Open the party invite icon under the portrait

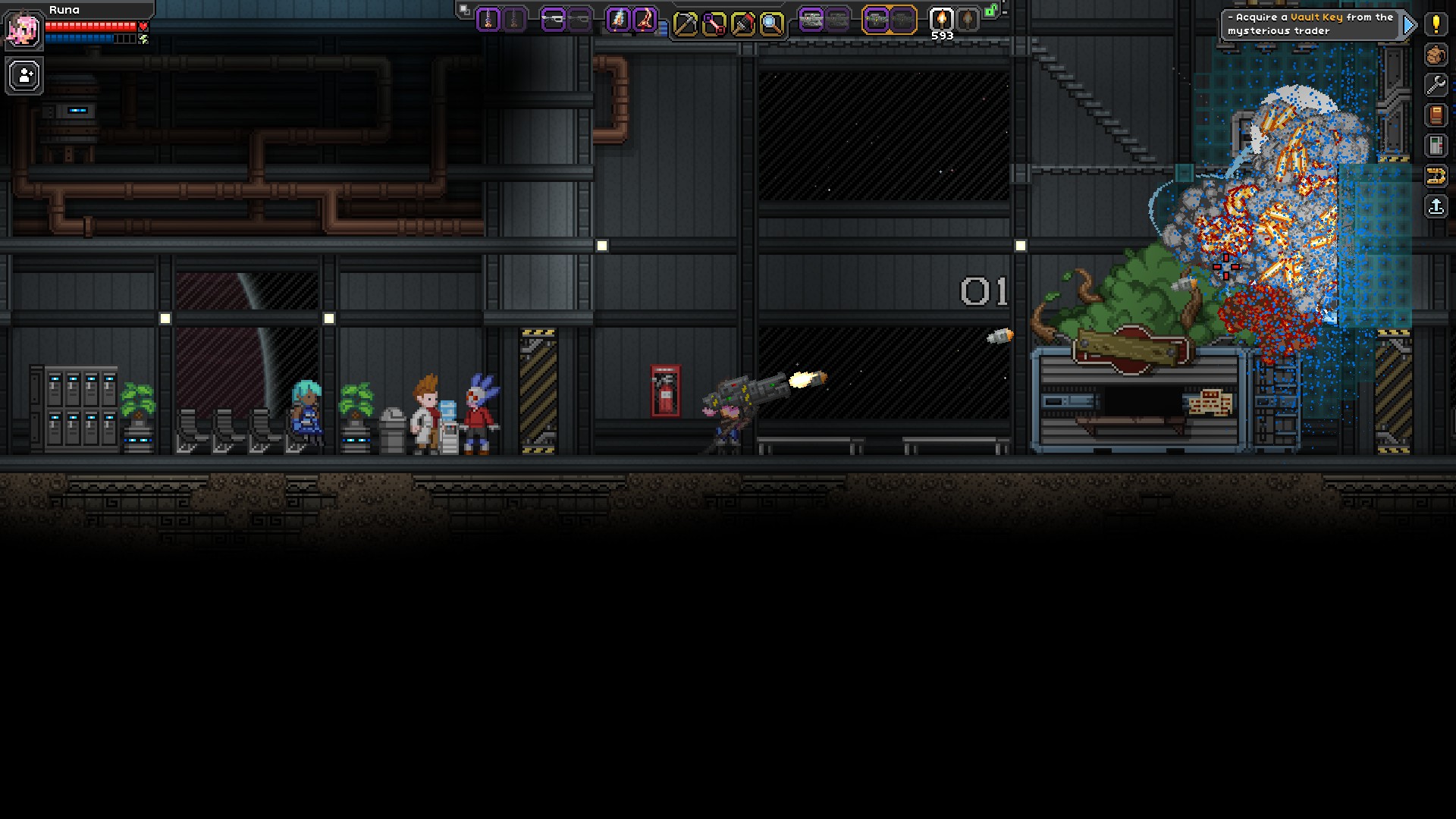click(24, 76)
